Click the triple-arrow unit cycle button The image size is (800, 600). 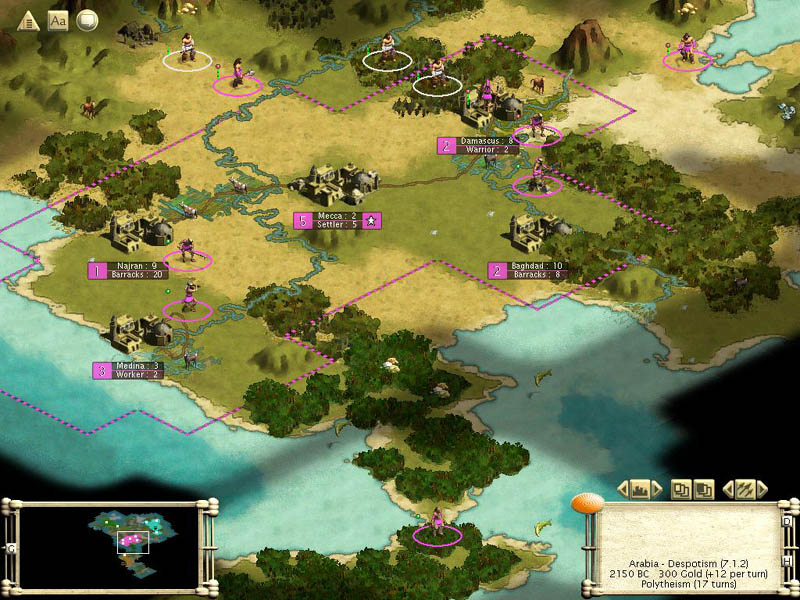745,489
